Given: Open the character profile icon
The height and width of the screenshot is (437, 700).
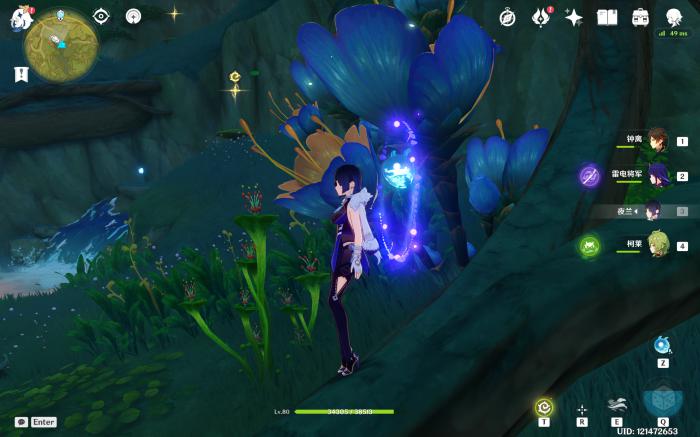Looking at the screenshot, I should pyautogui.click(x=674, y=16).
